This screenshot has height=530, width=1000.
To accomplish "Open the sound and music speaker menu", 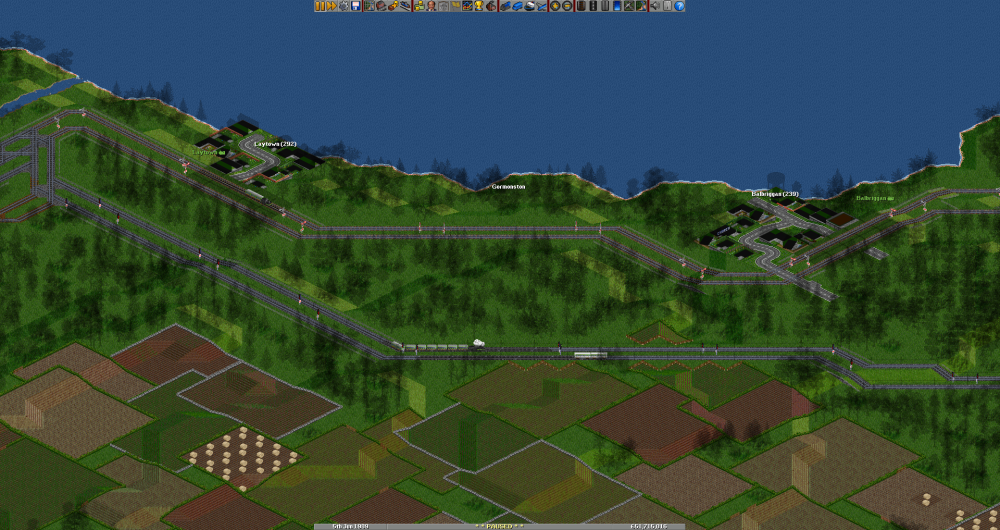I will pyautogui.click(x=655, y=6).
